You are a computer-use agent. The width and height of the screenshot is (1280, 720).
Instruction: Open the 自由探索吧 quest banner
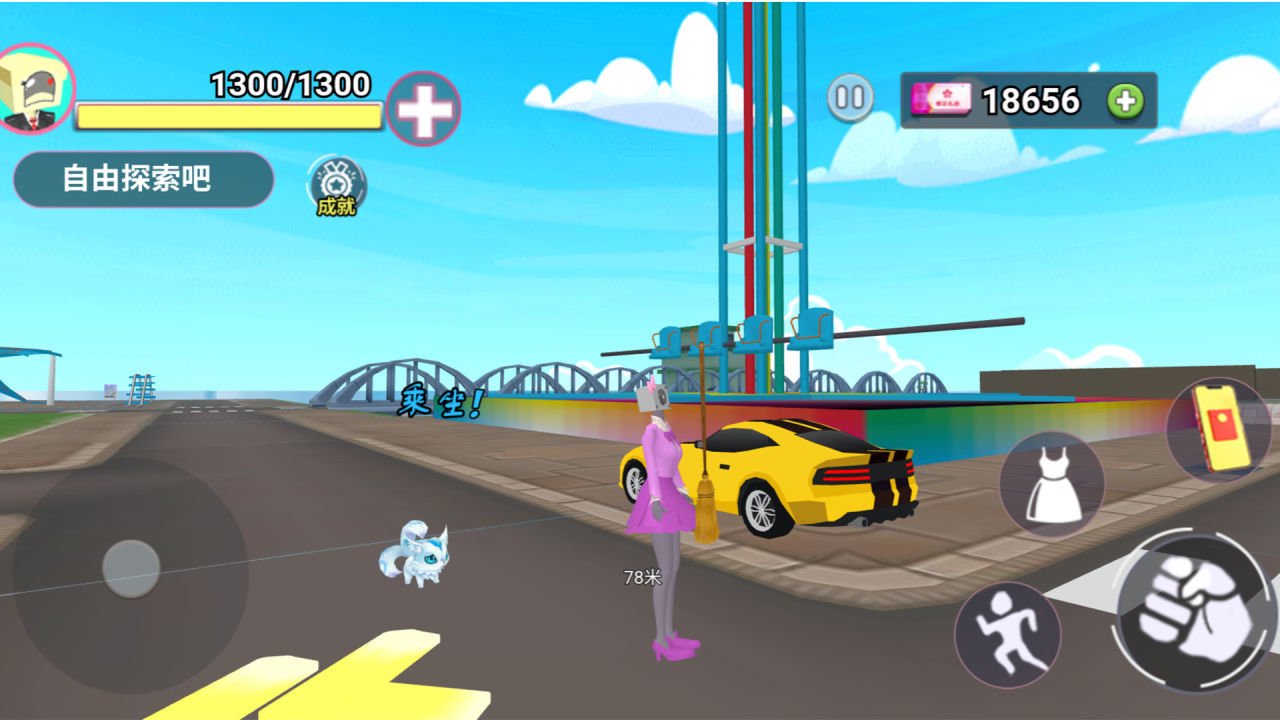[143, 178]
